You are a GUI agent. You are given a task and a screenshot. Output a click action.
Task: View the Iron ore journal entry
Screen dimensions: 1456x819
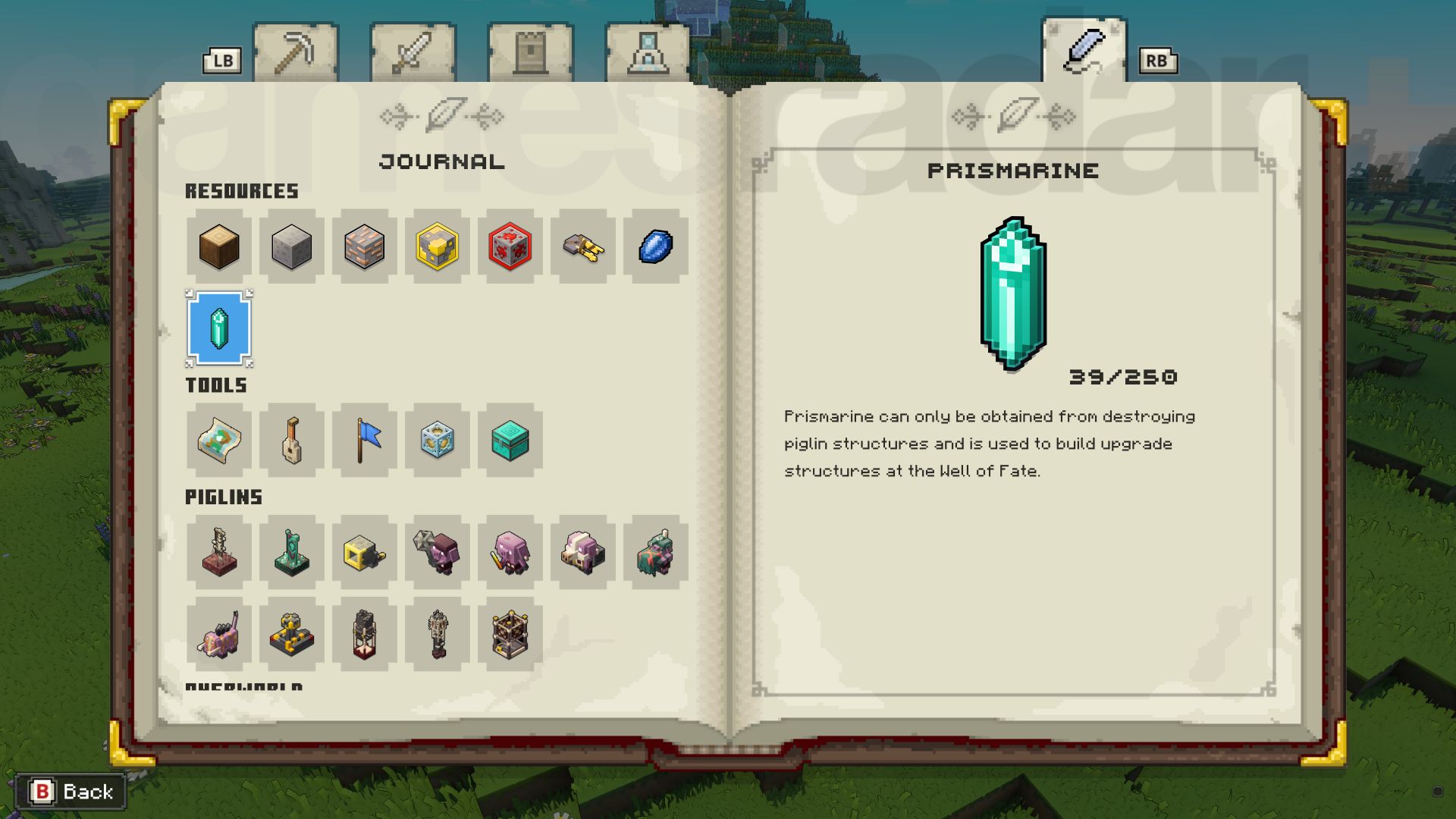(364, 248)
